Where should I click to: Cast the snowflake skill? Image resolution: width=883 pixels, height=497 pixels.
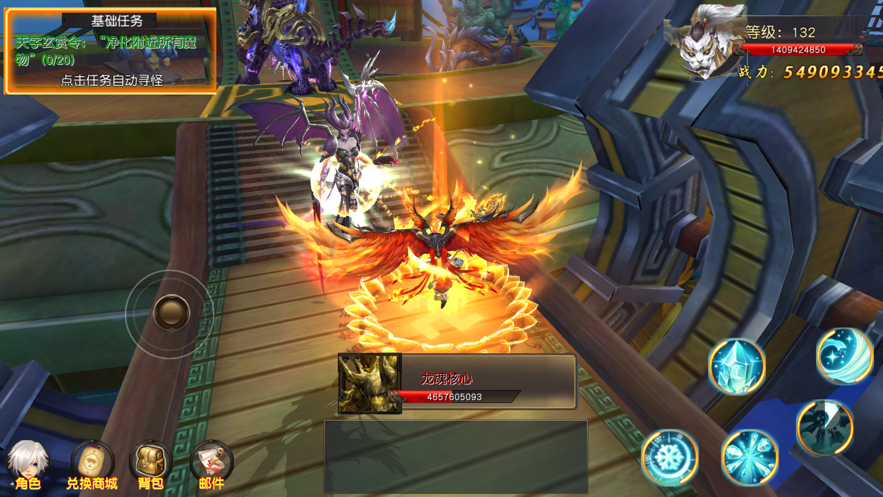coord(669,457)
